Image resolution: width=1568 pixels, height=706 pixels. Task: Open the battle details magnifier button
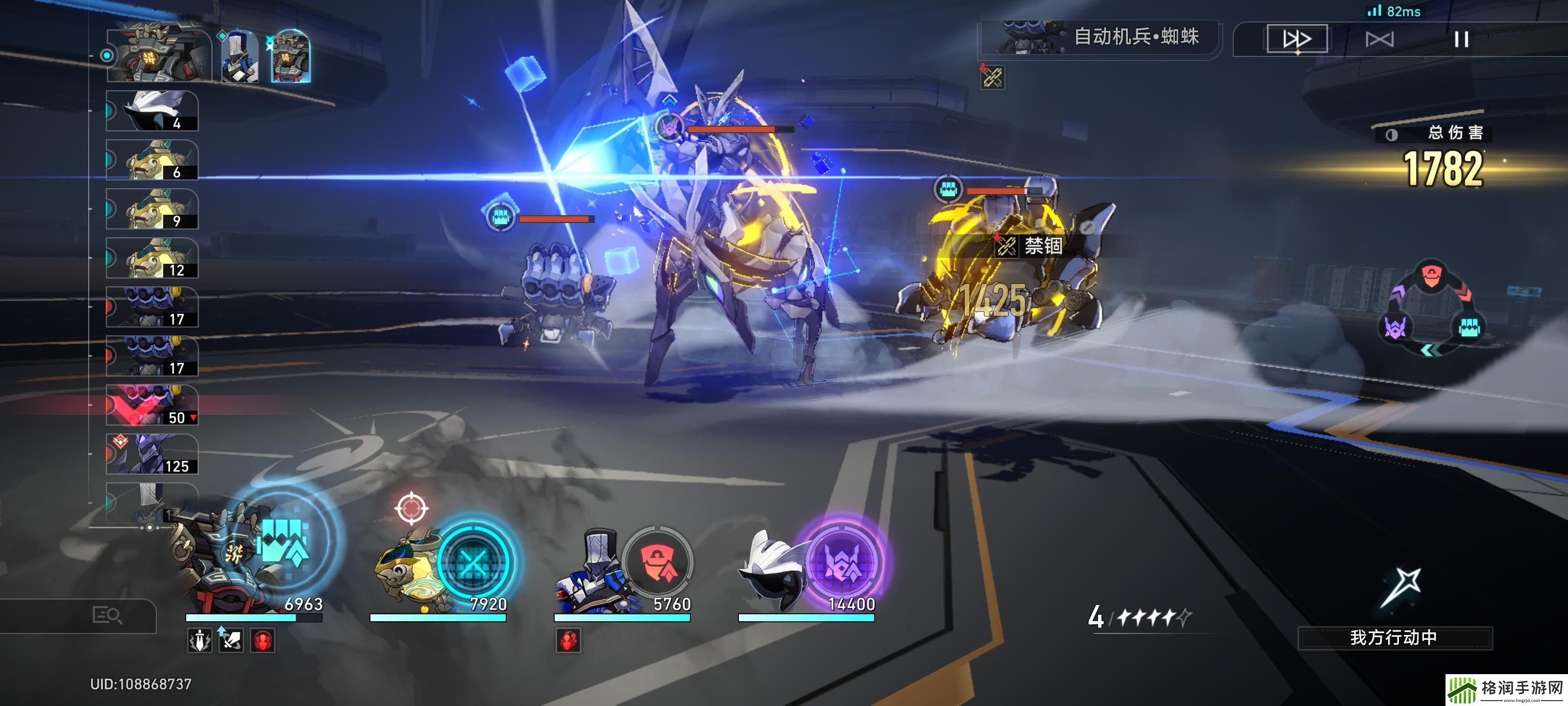107,615
